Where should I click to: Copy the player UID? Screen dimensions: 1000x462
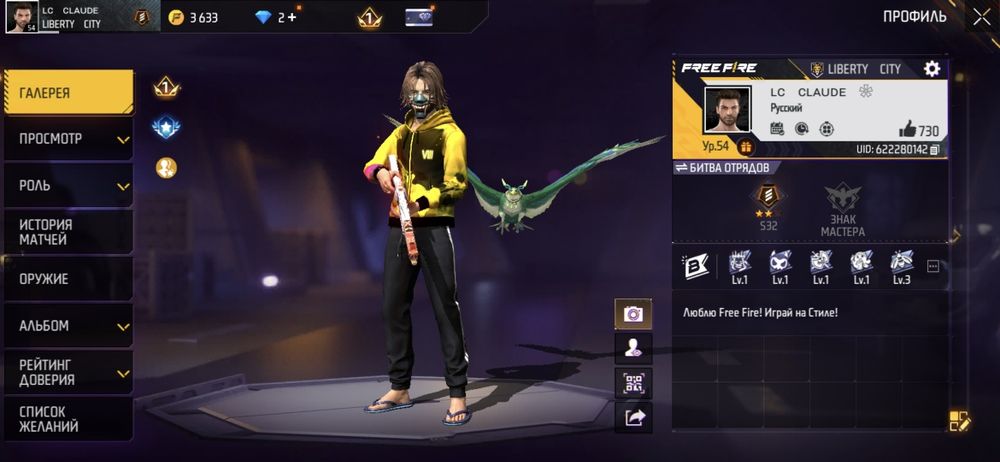click(934, 149)
